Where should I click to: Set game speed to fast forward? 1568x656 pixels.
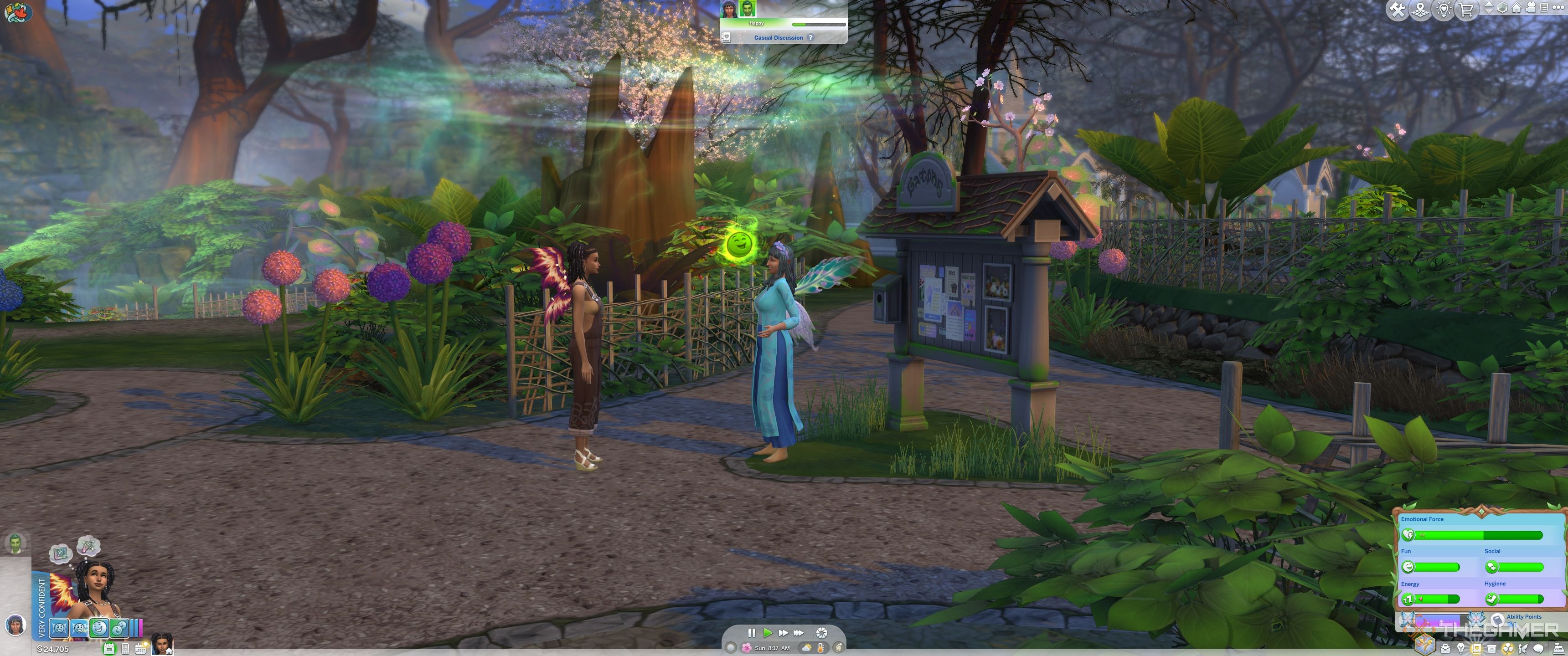783,633
